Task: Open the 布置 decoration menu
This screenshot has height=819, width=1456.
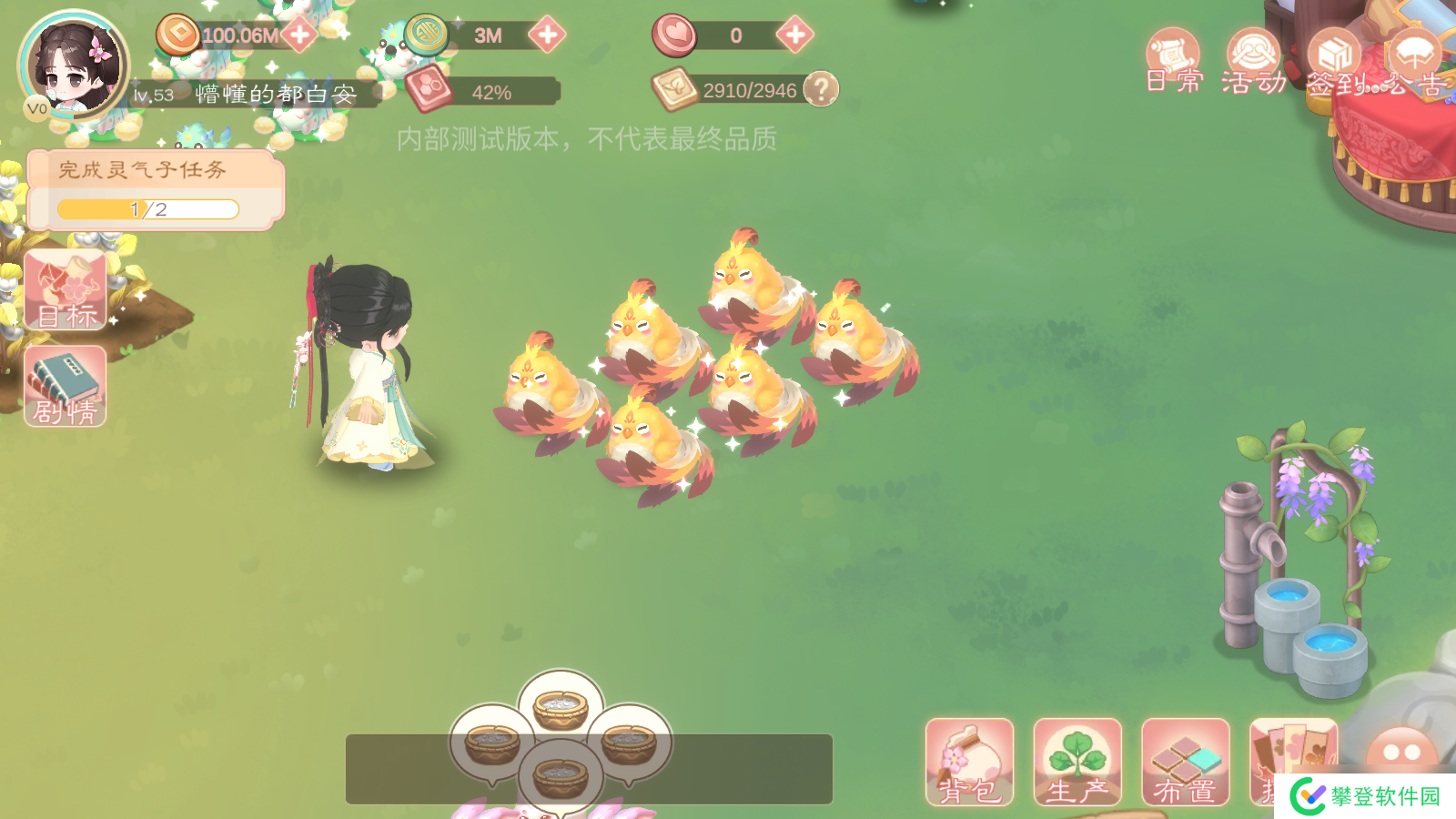Action: point(1185,762)
